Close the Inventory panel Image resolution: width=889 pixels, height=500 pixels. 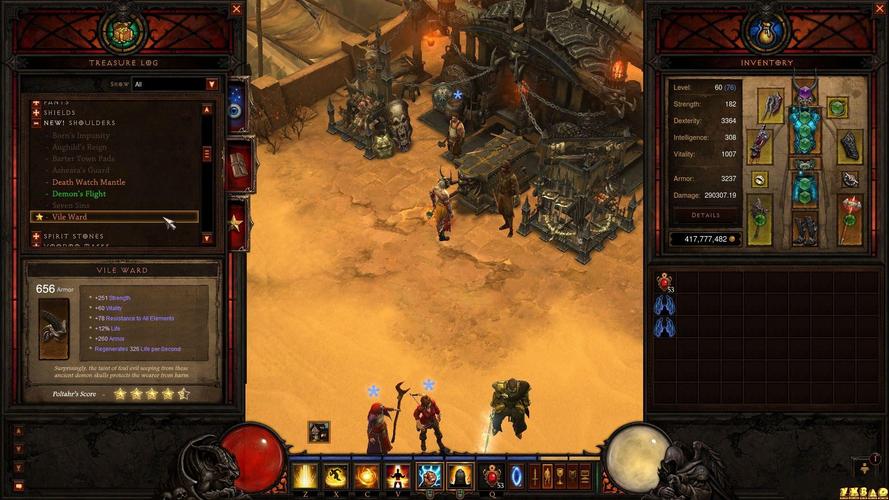[654, 9]
